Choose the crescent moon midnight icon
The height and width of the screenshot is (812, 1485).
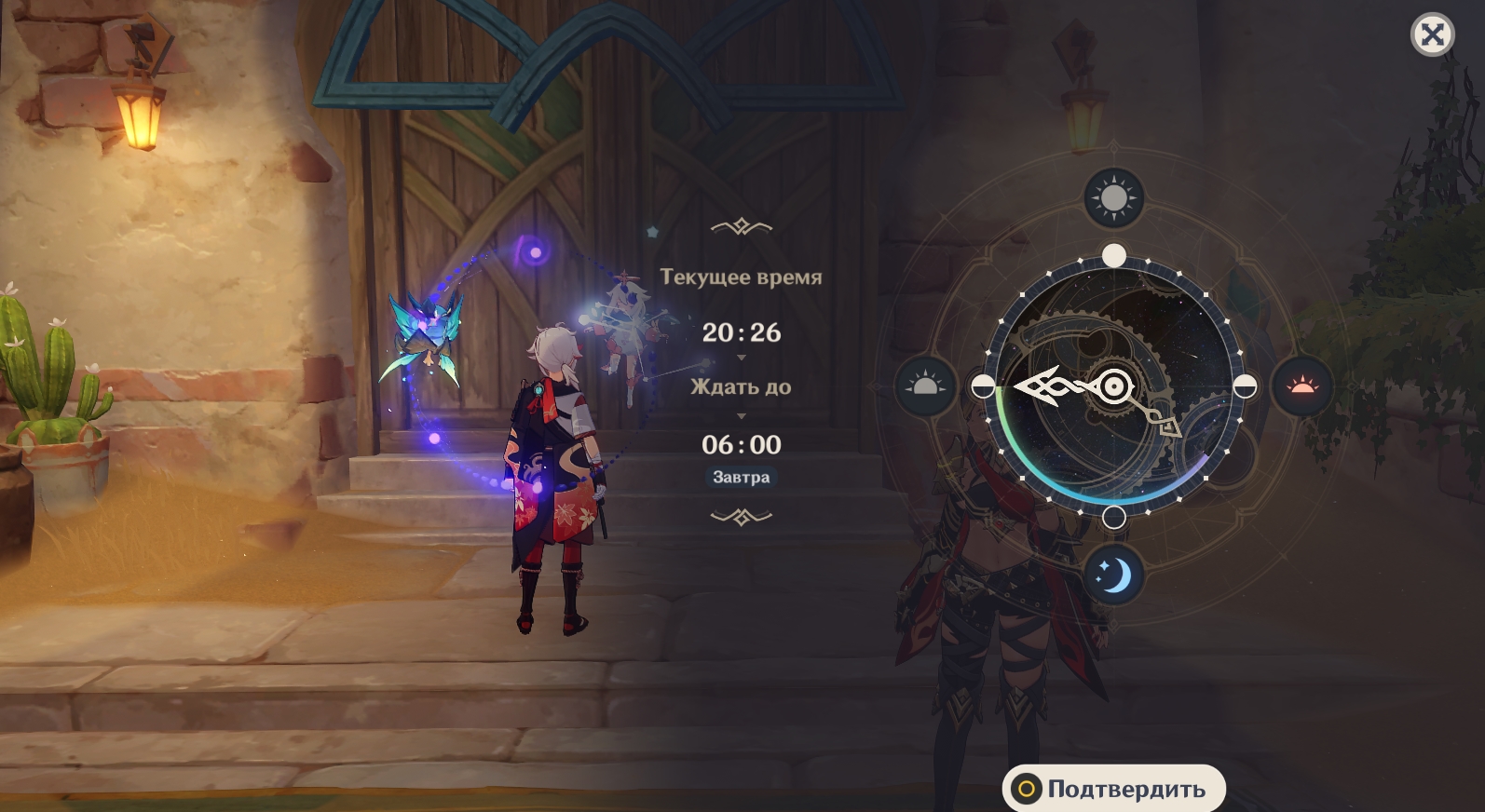[x=1113, y=575]
